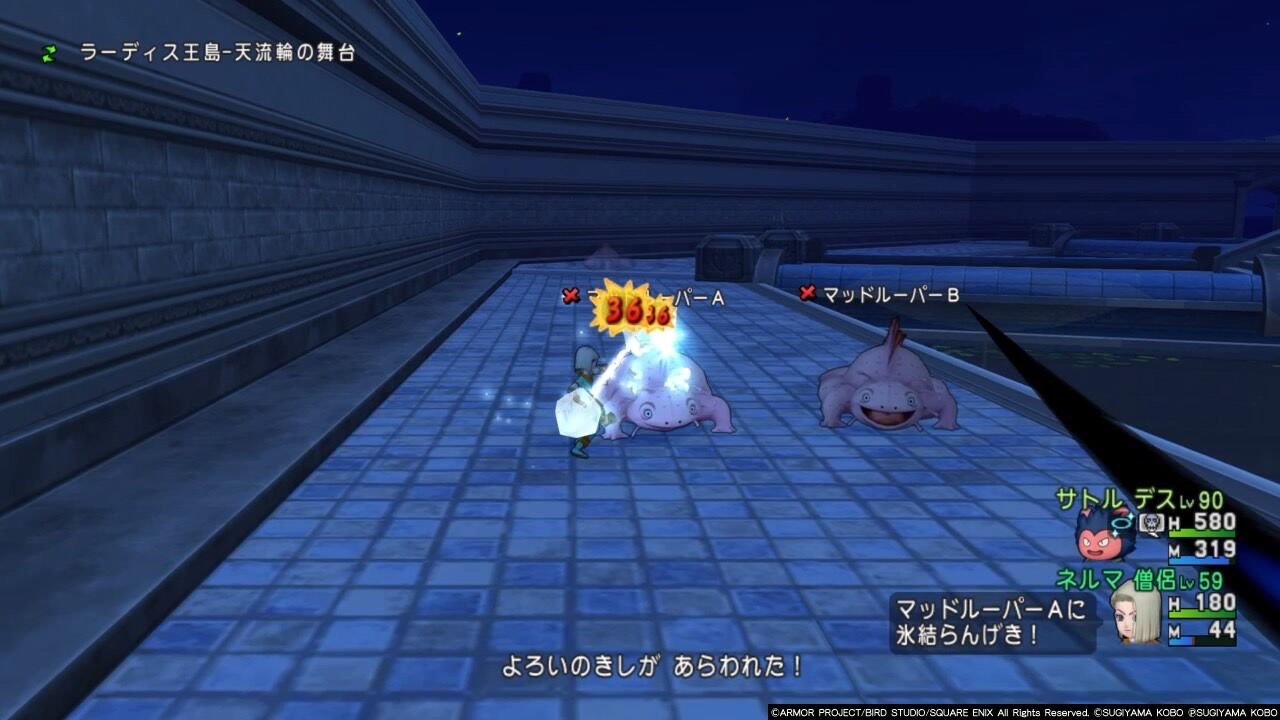1280x720 pixels.
Task: Click the red X target icon on マッドルーパーB
Action: 805,294
